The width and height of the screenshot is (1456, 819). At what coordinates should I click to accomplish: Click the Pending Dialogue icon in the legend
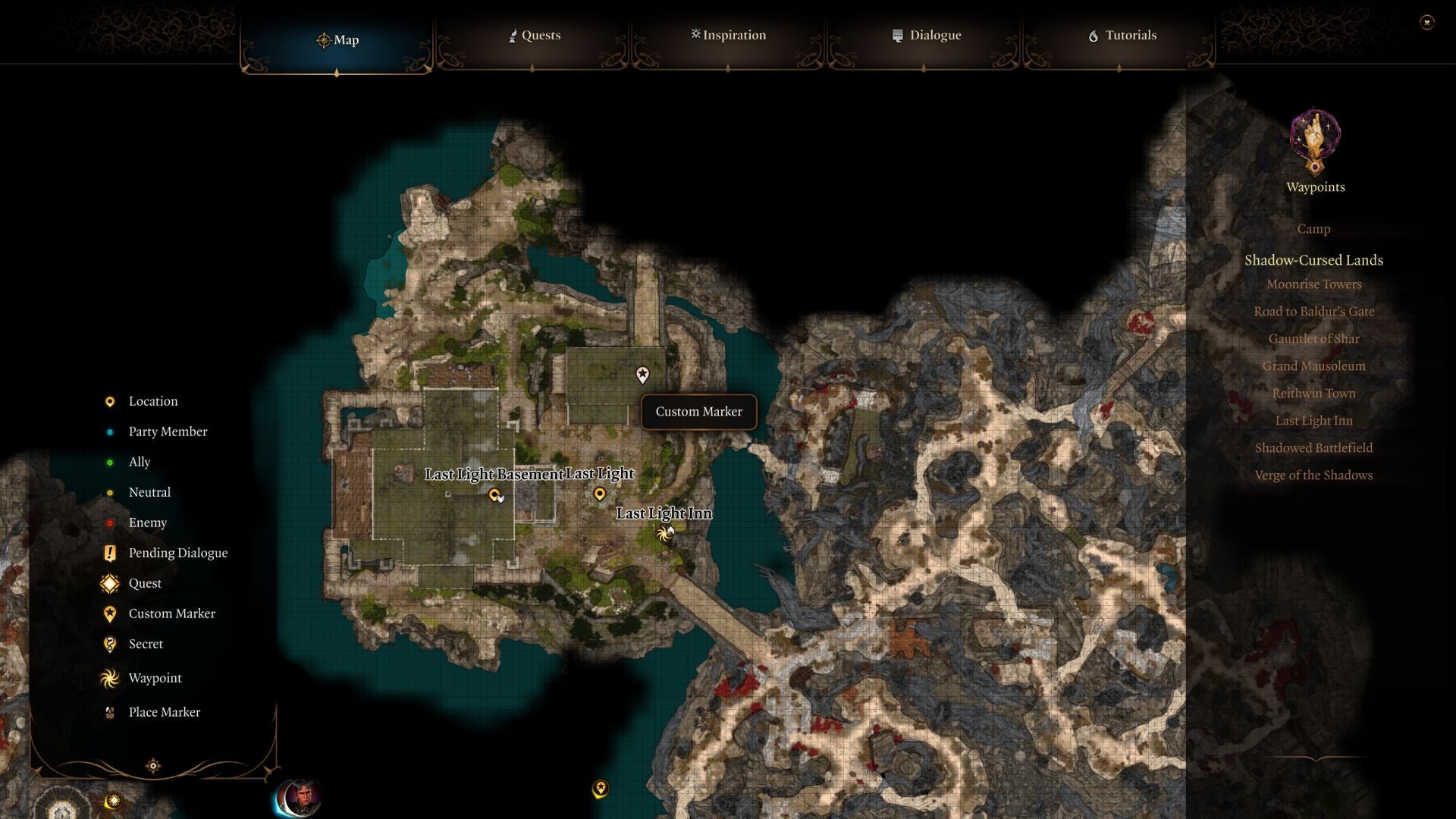(x=109, y=553)
